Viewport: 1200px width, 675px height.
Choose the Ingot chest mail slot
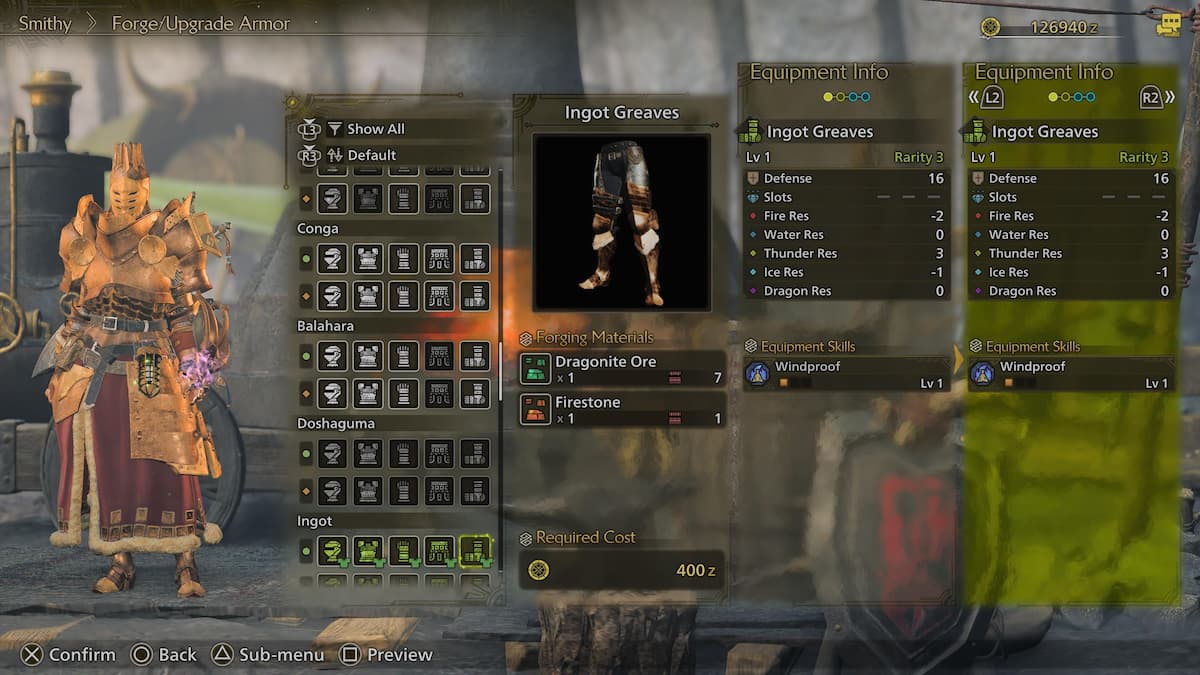click(368, 551)
